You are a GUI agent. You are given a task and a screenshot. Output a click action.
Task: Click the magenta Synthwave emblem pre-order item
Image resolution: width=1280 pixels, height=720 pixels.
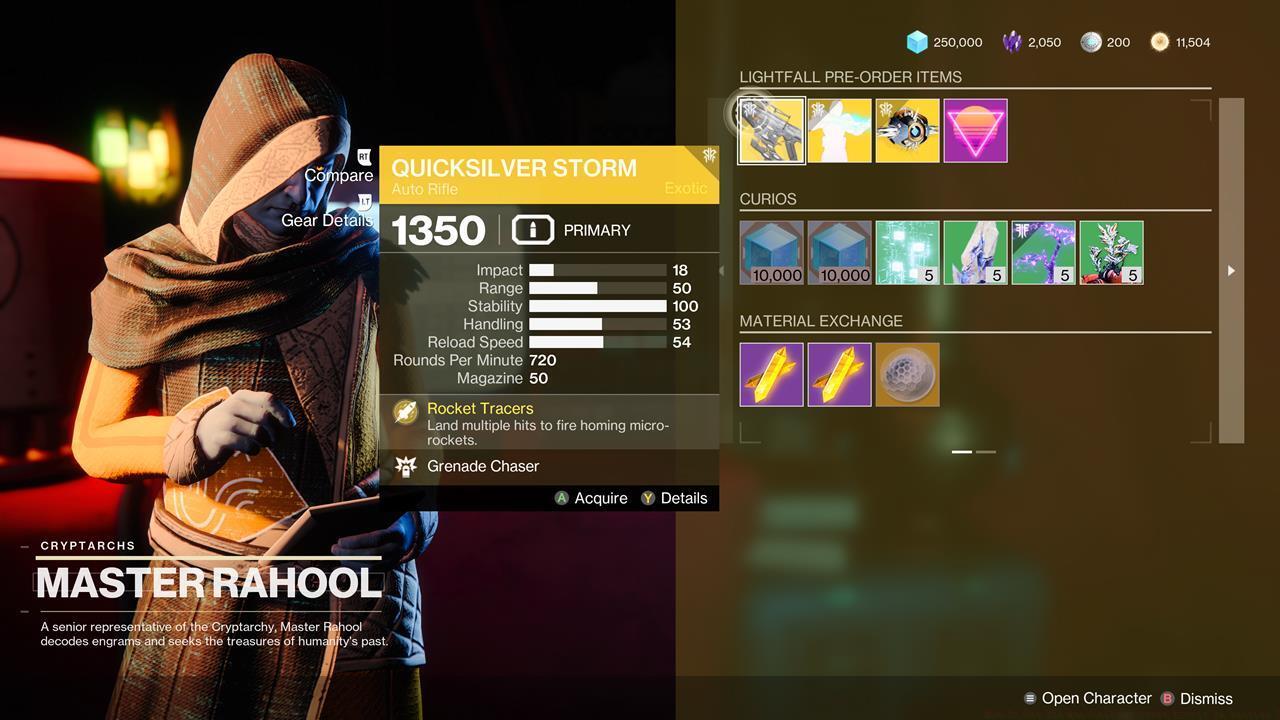click(975, 130)
